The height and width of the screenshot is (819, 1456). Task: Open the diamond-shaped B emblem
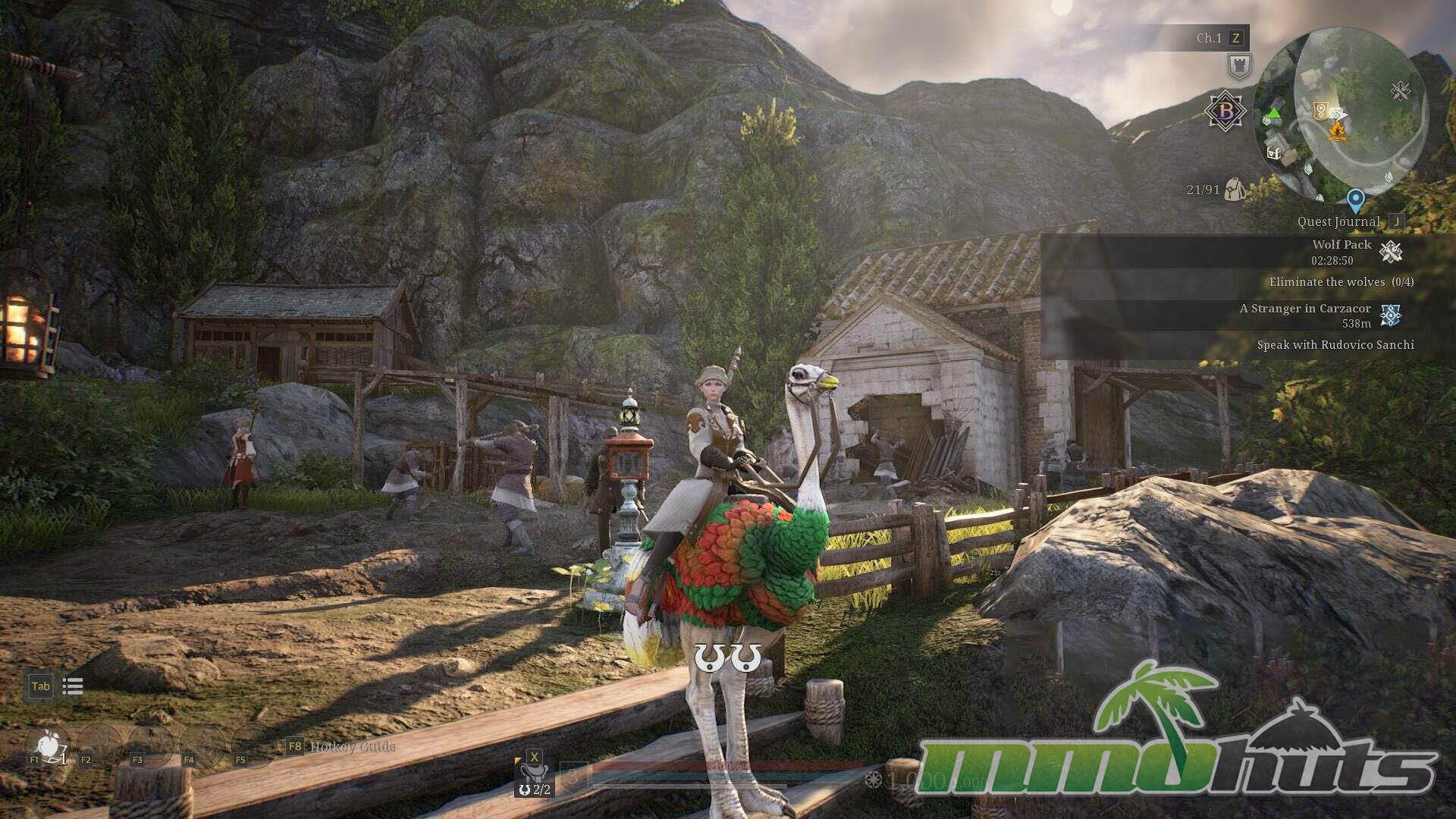tap(1225, 111)
